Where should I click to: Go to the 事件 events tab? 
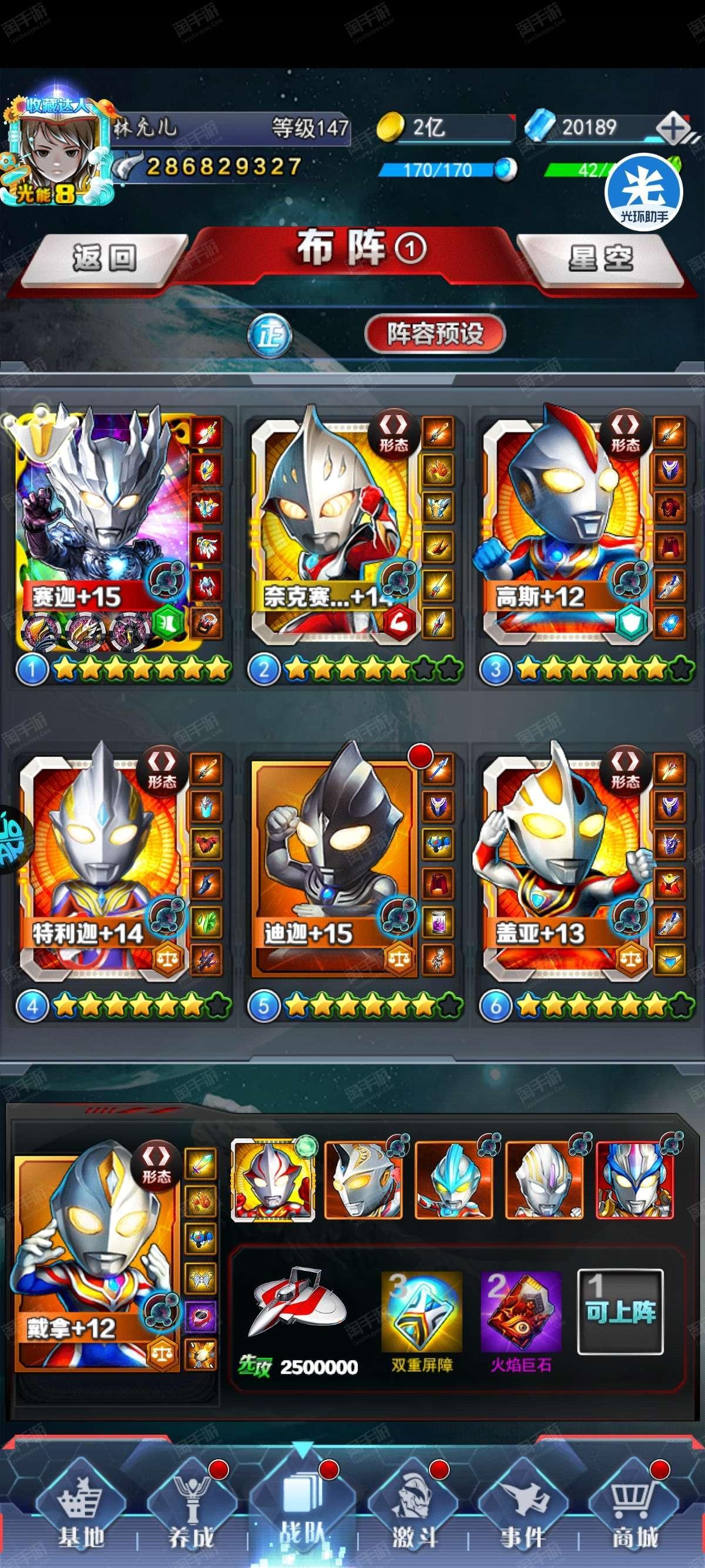pos(522,1516)
